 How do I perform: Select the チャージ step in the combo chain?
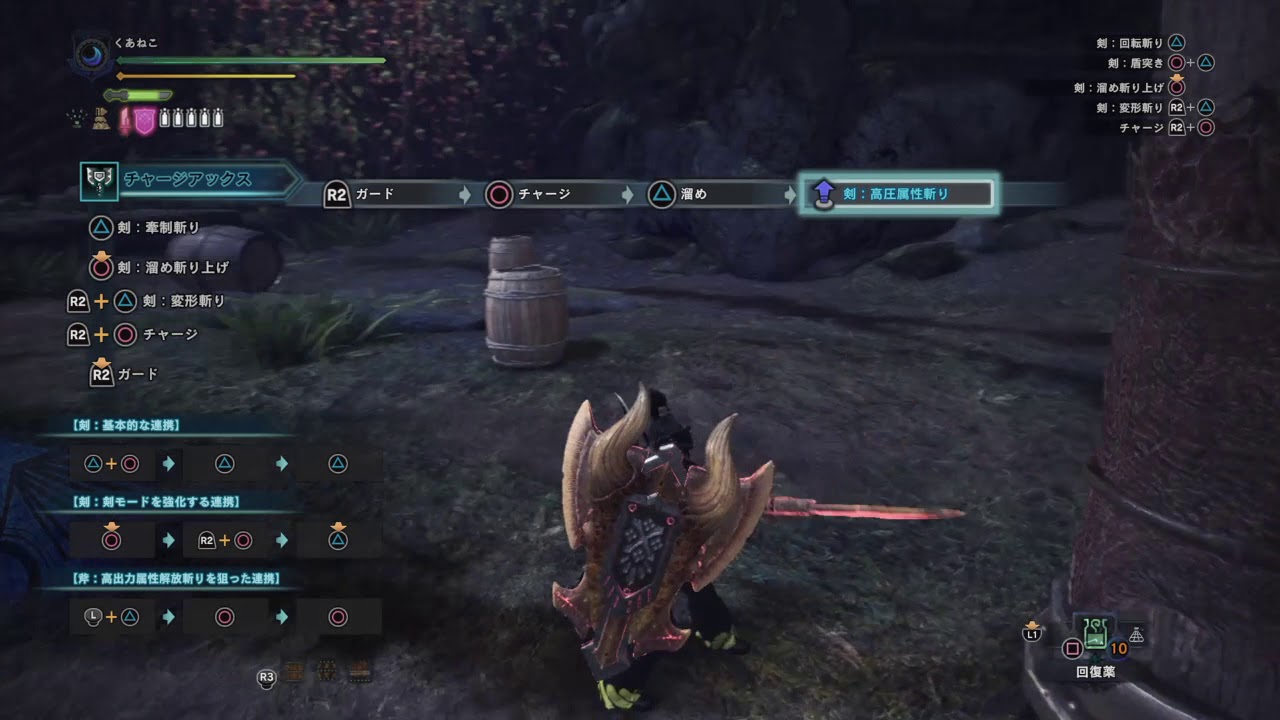(543, 194)
